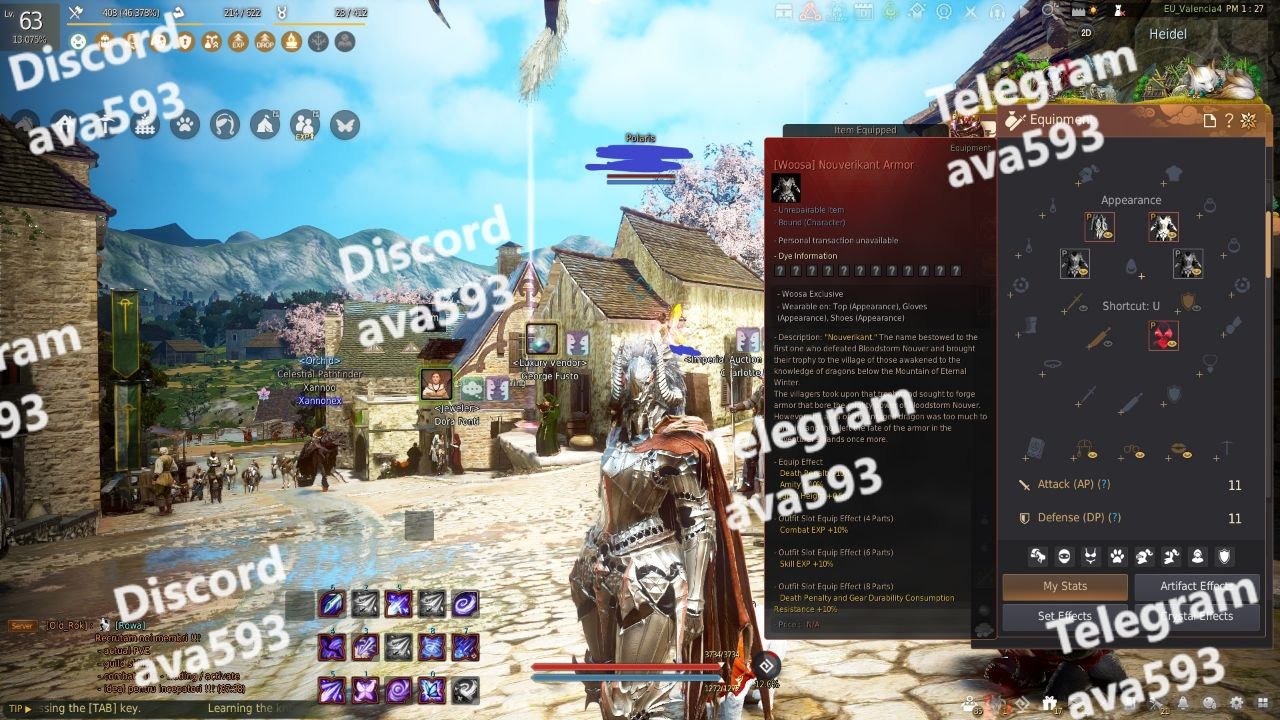The height and width of the screenshot is (720, 1280).
Task: Open the Artifact Effects tab
Action: [x=1196, y=586]
